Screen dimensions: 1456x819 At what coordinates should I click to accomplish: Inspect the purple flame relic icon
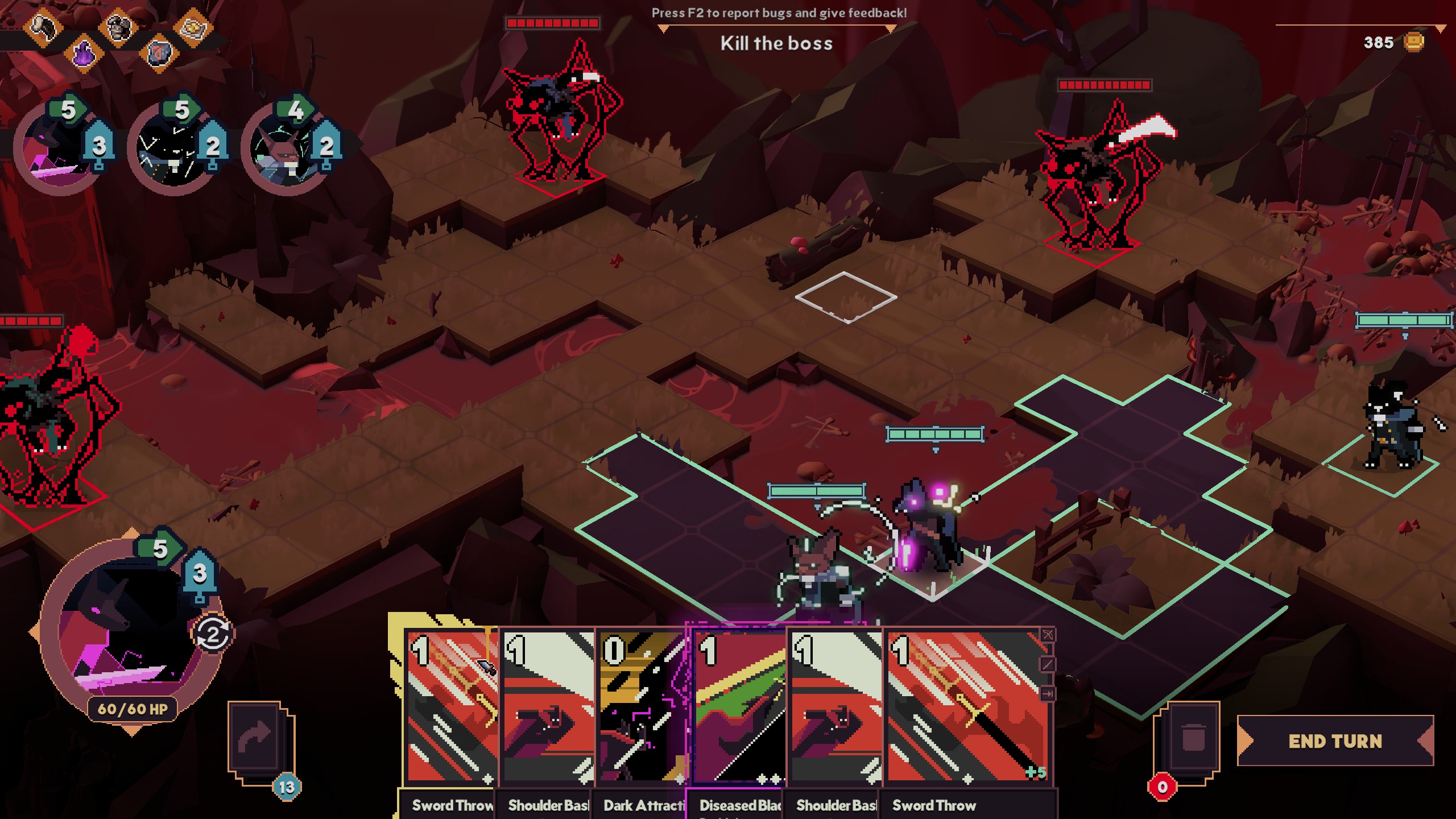pos(84,54)
